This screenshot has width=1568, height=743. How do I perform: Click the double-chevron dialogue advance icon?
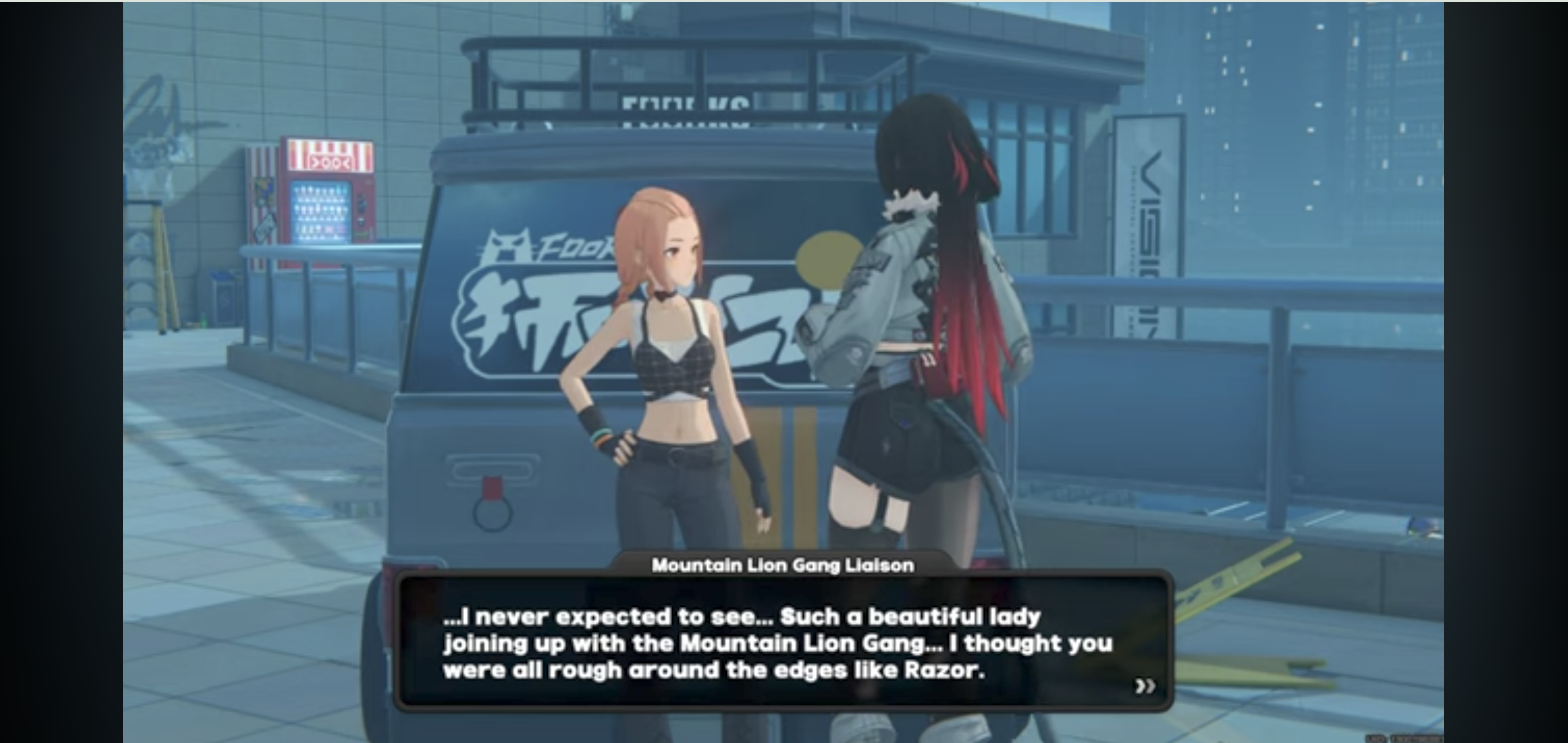click(x=1145, y=685)
